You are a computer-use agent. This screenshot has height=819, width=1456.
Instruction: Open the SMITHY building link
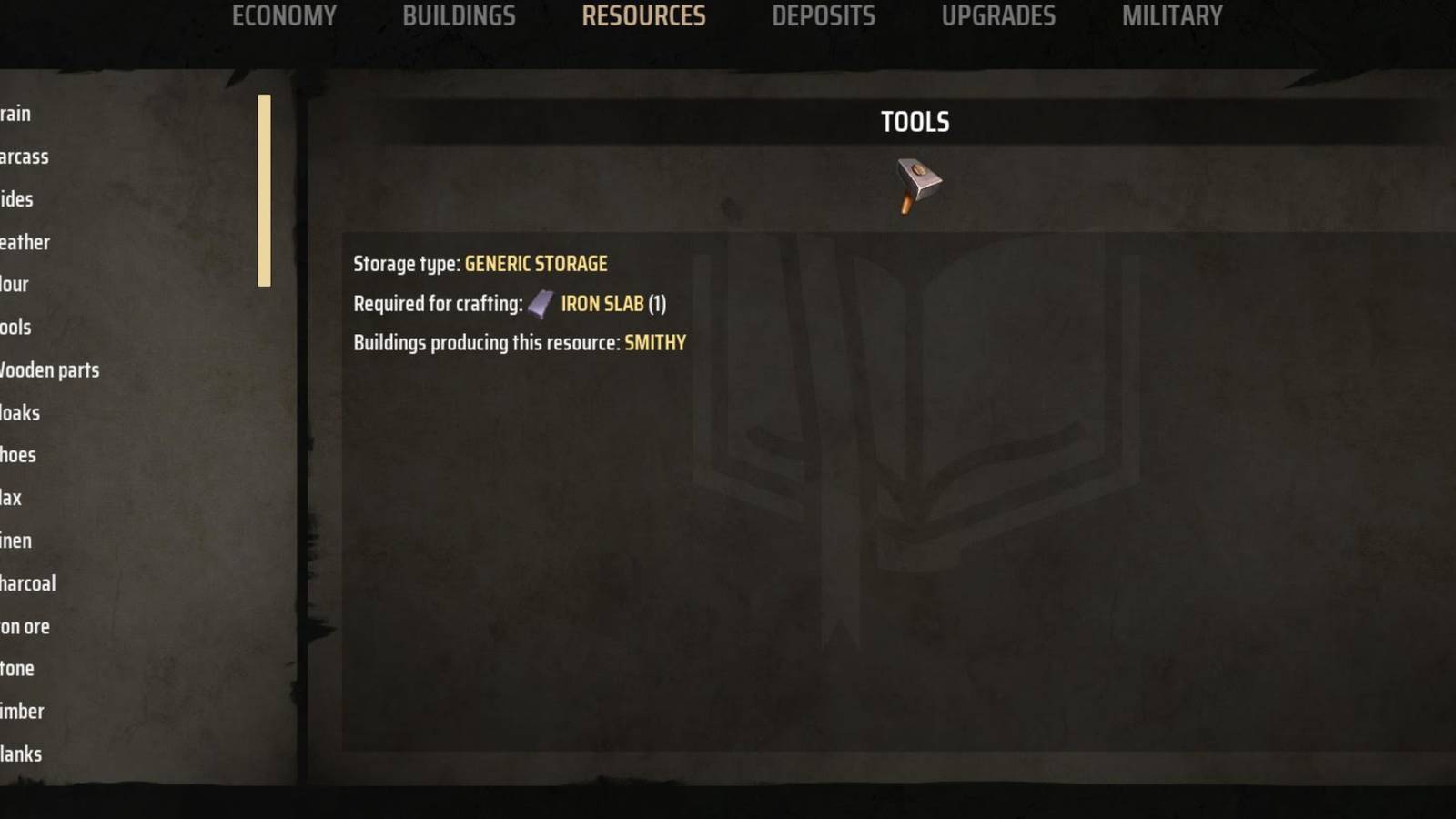click(655, 343)
